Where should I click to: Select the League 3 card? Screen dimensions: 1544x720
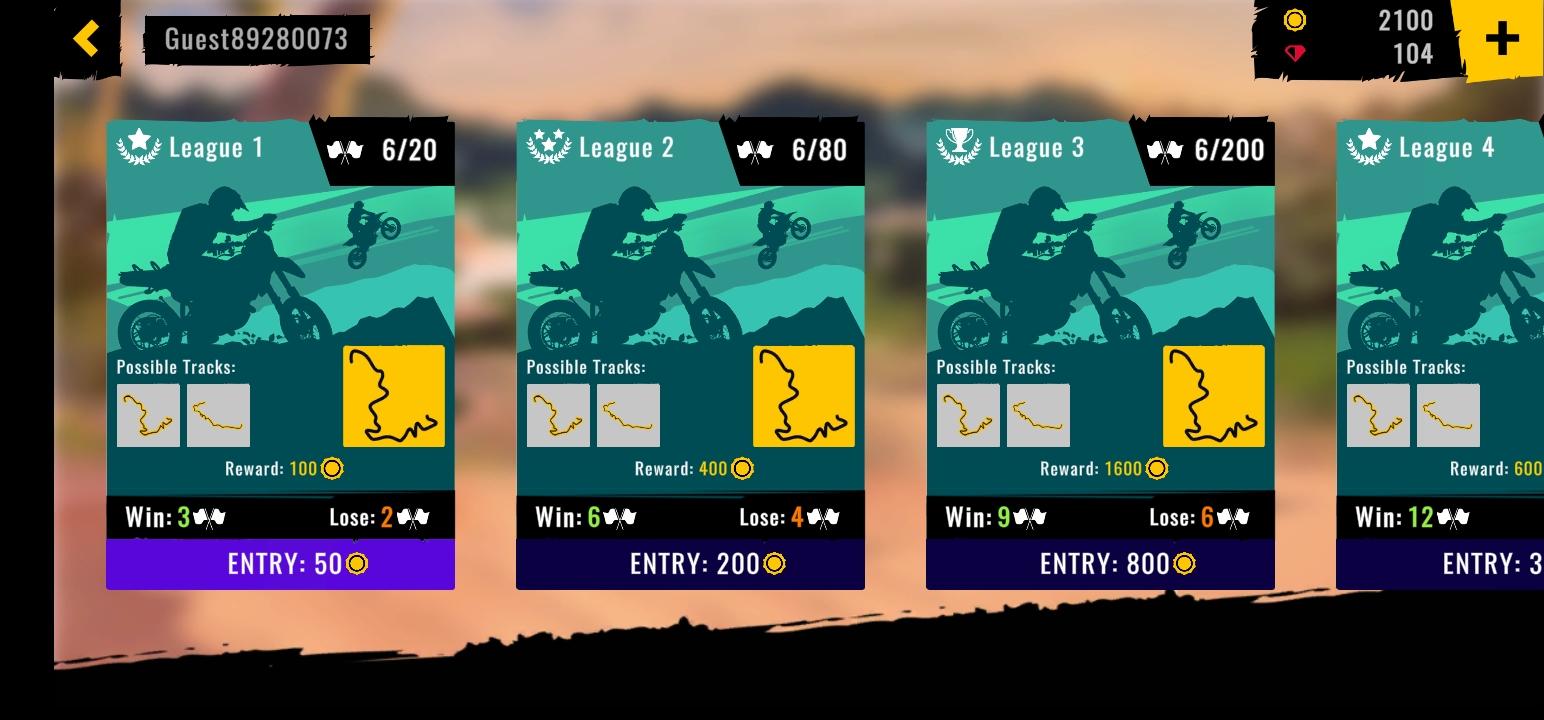[x=1100, y=350]
